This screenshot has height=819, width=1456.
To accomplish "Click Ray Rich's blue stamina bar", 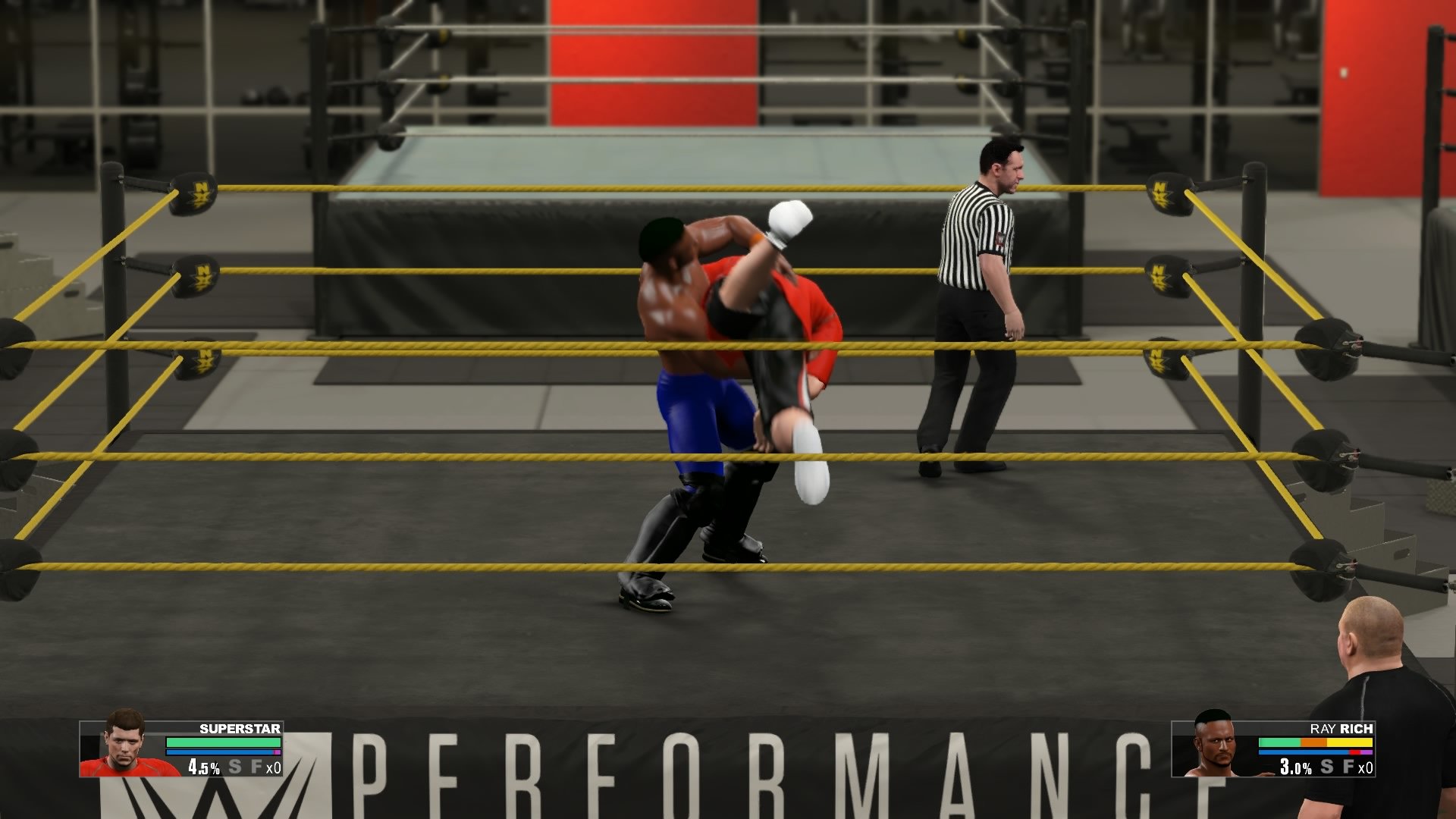I will (x=1302, y=752).
